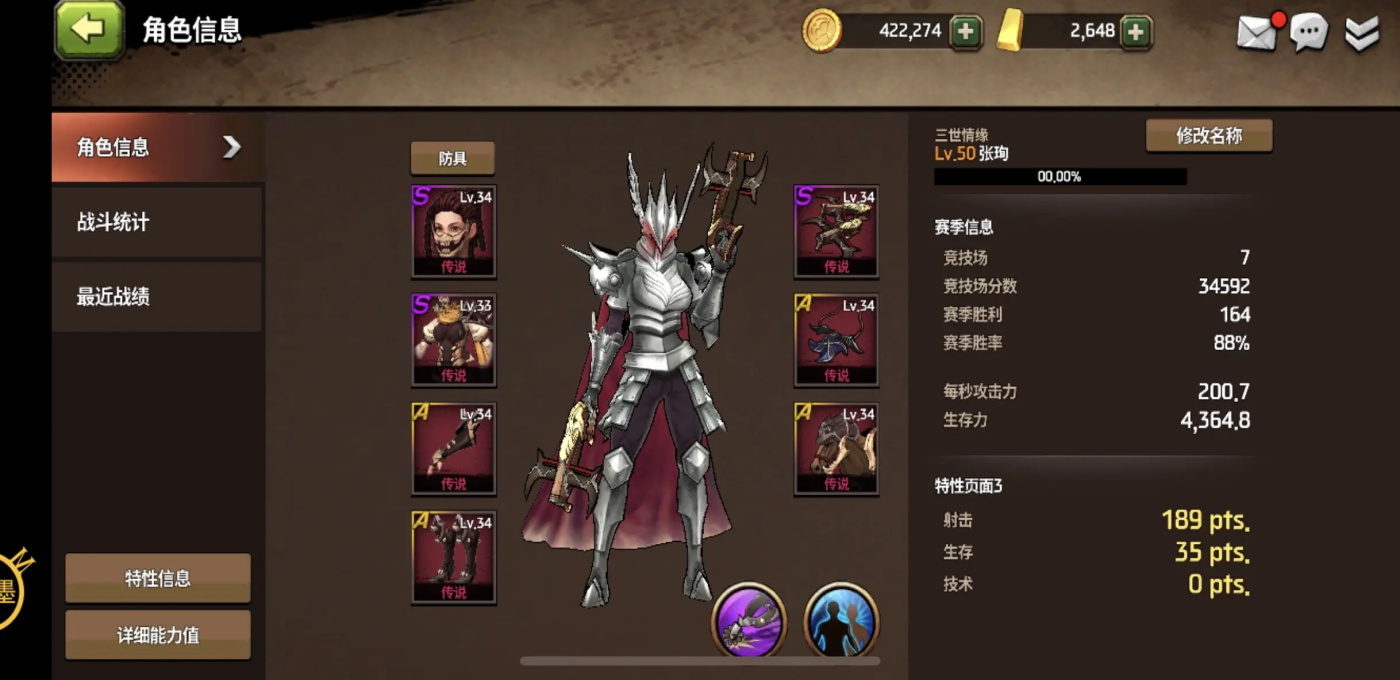
Task: Select the Lv.34 boots slot
Action: coord(454,556)
